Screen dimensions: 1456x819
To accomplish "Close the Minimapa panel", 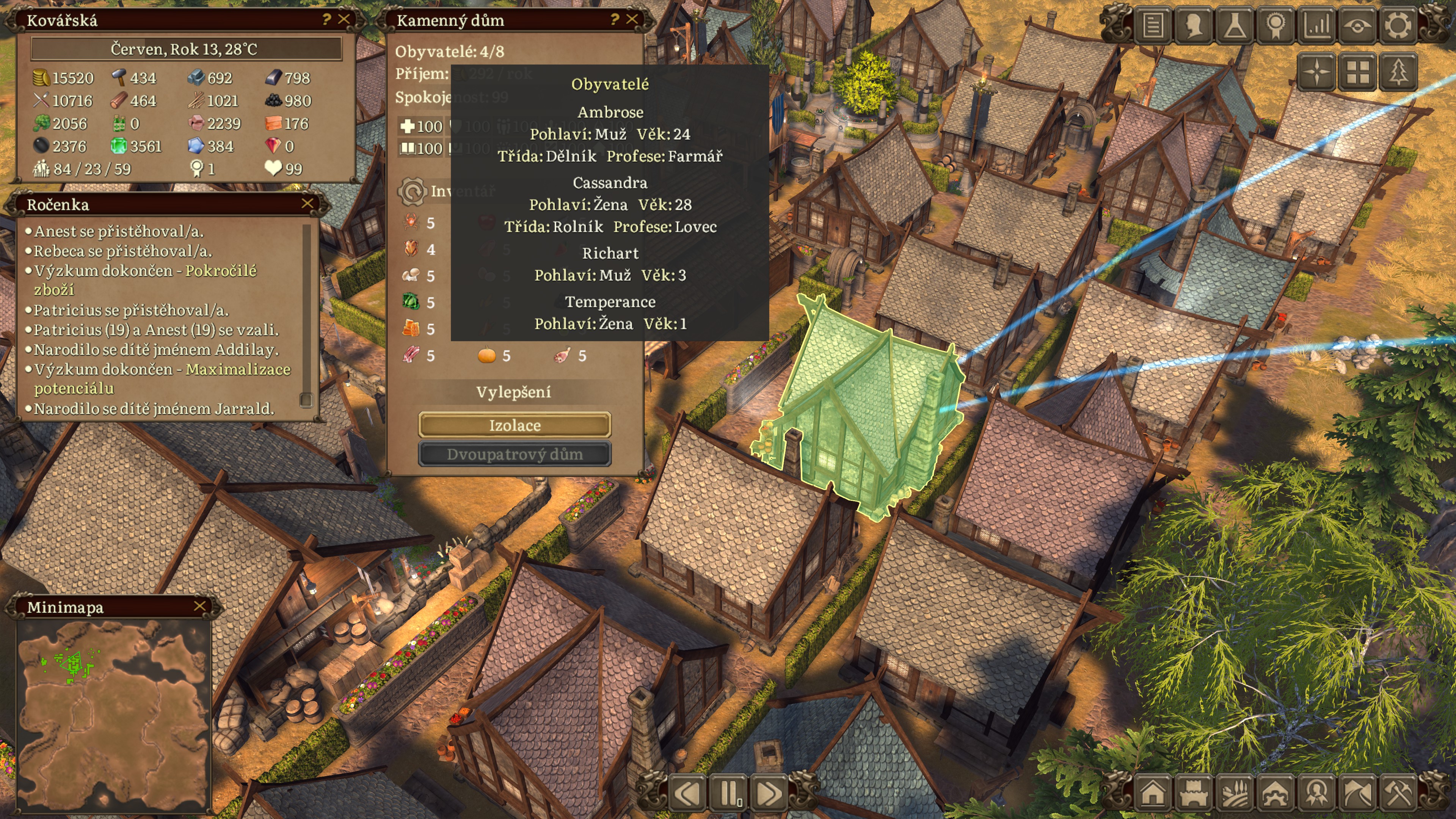I will [199, 607].
